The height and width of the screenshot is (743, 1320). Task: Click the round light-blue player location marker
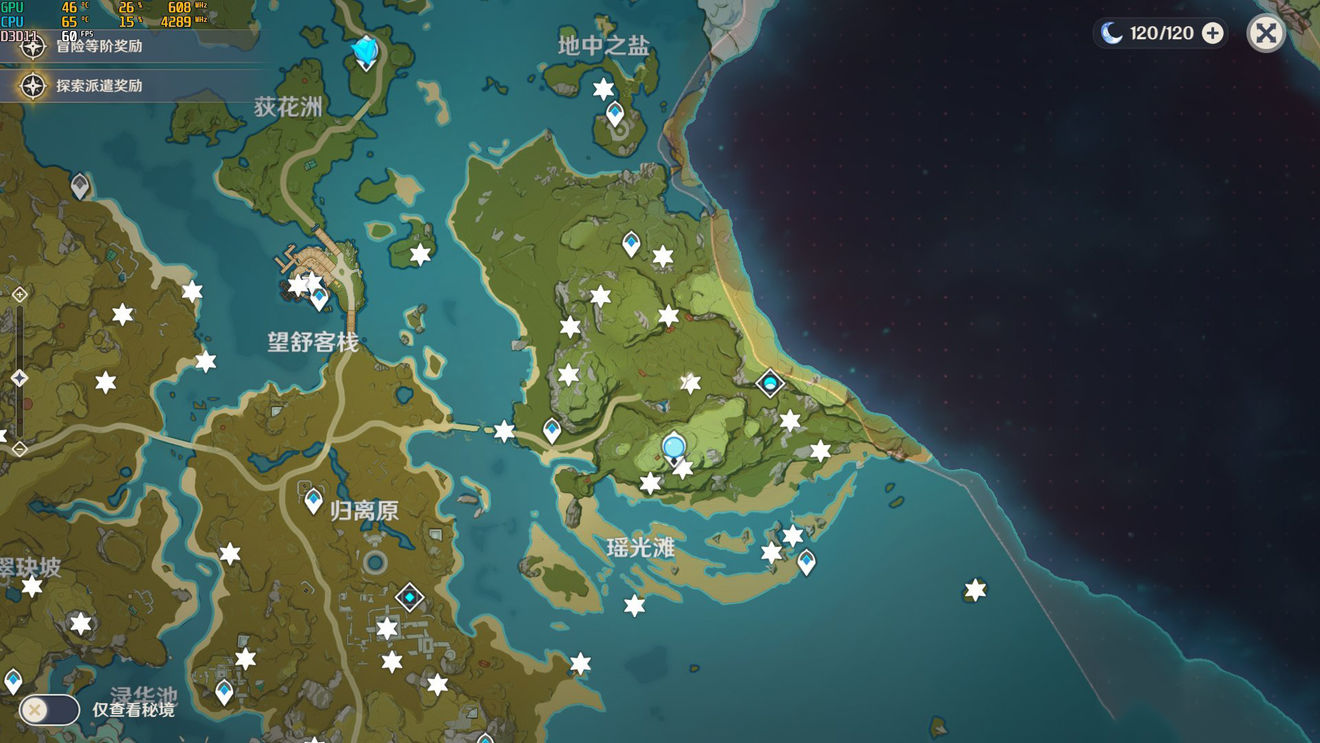click(x=674, y=446)
